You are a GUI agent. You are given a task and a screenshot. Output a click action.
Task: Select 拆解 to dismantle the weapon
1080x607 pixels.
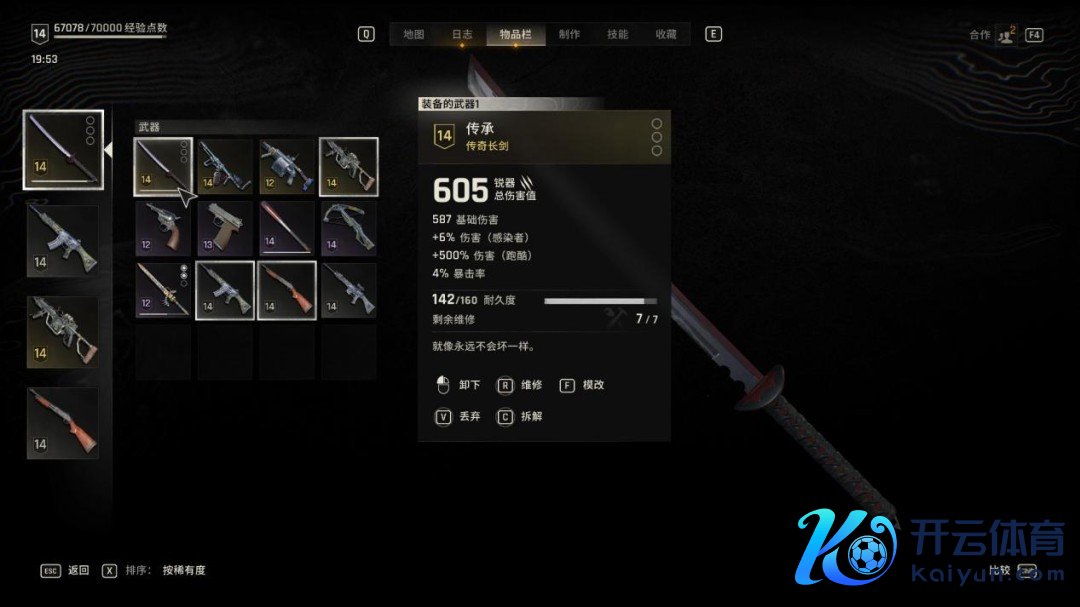pyautogui.click(x=521, y=417)
